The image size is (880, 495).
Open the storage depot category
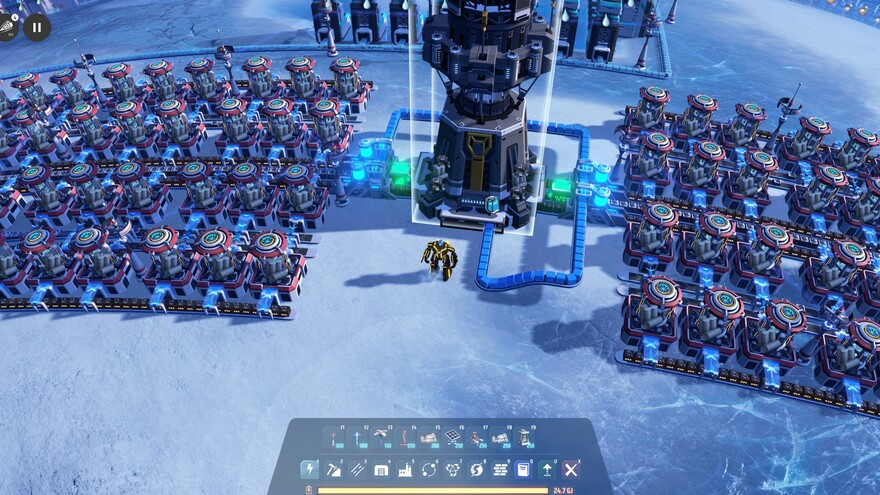point(381,469)
